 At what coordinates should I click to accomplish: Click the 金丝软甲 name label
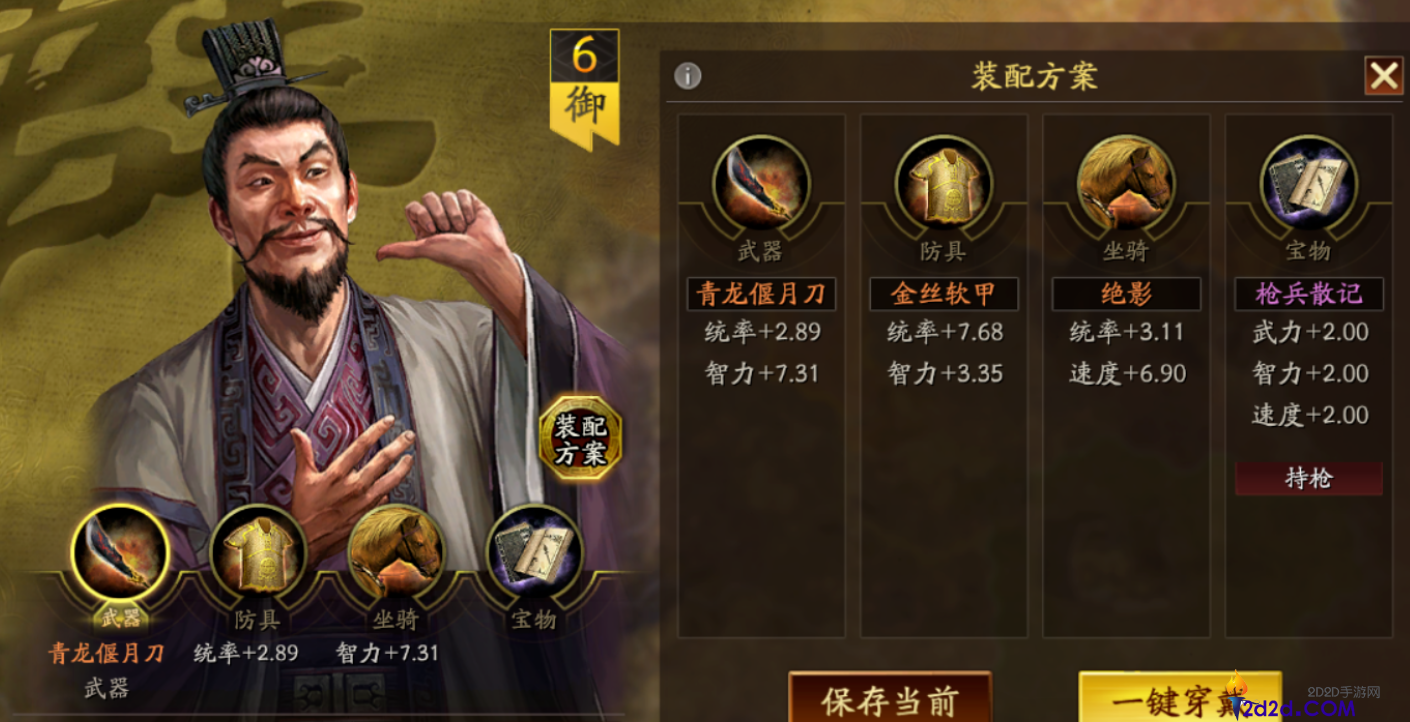pos(944,293)
